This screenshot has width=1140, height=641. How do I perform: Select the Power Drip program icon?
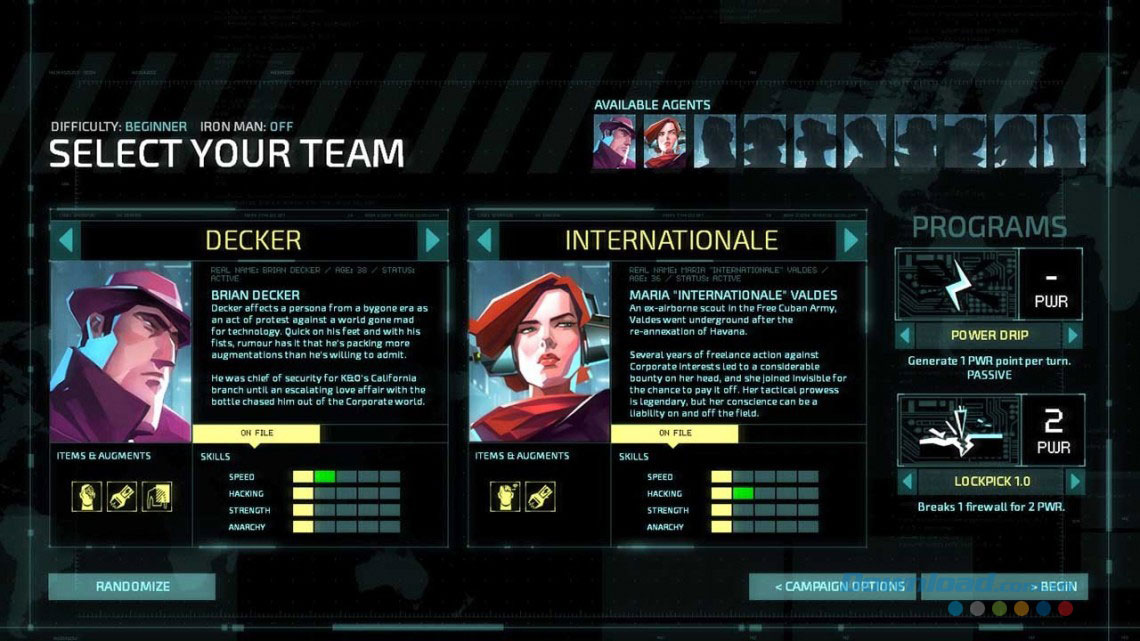point(956,284)
